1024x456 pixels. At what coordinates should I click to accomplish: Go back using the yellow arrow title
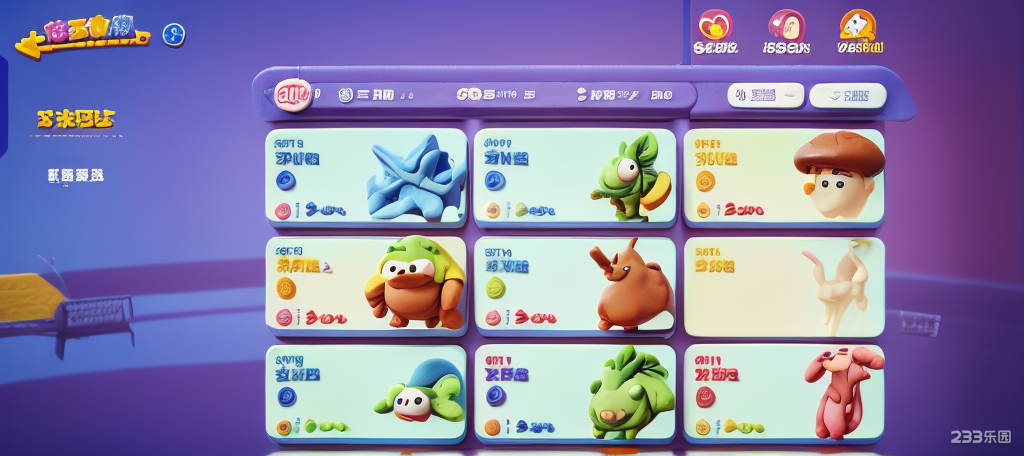[x=80, y=36]
